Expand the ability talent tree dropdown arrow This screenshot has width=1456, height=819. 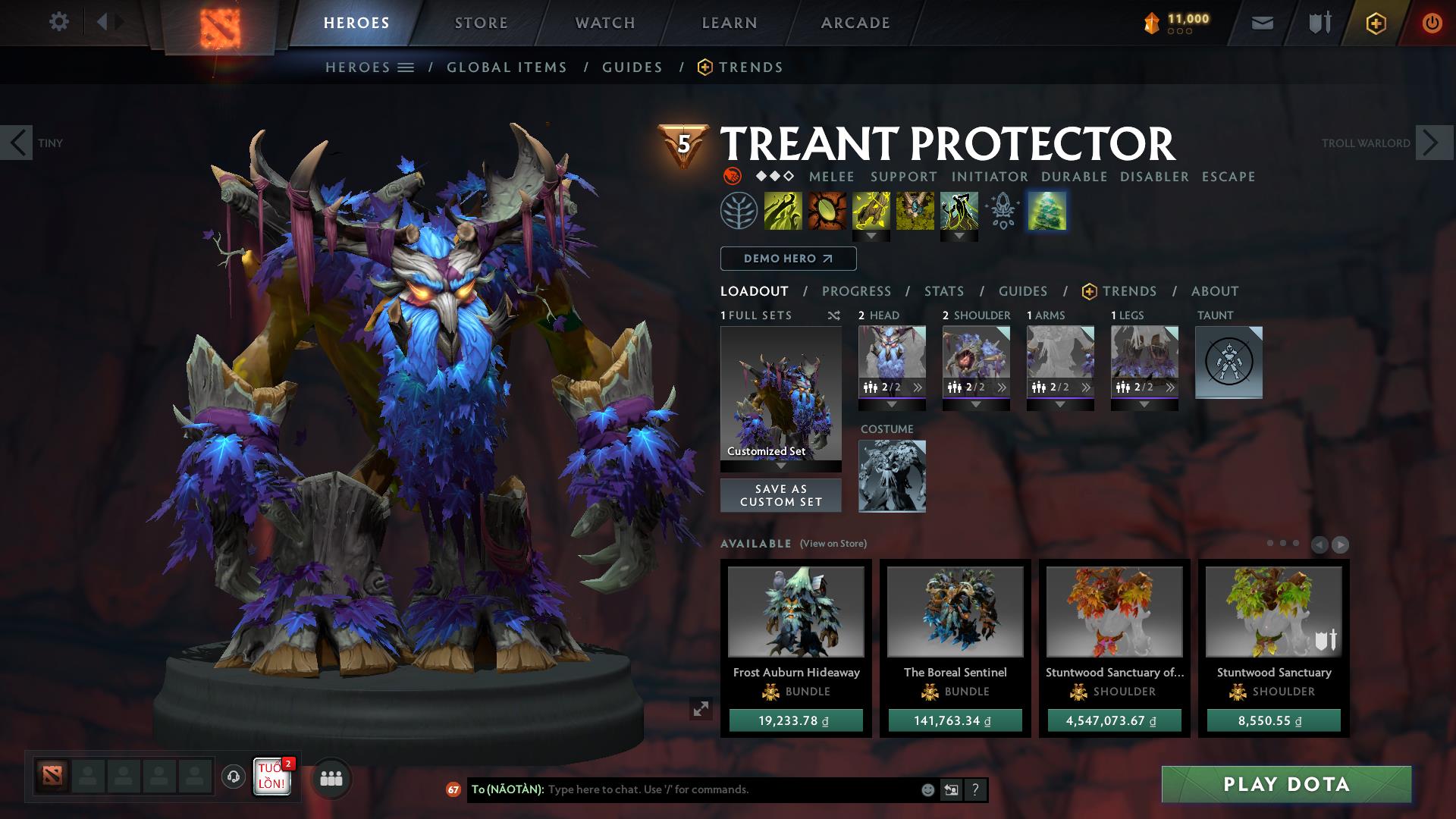pyautogui.click(x=871, y=236)
